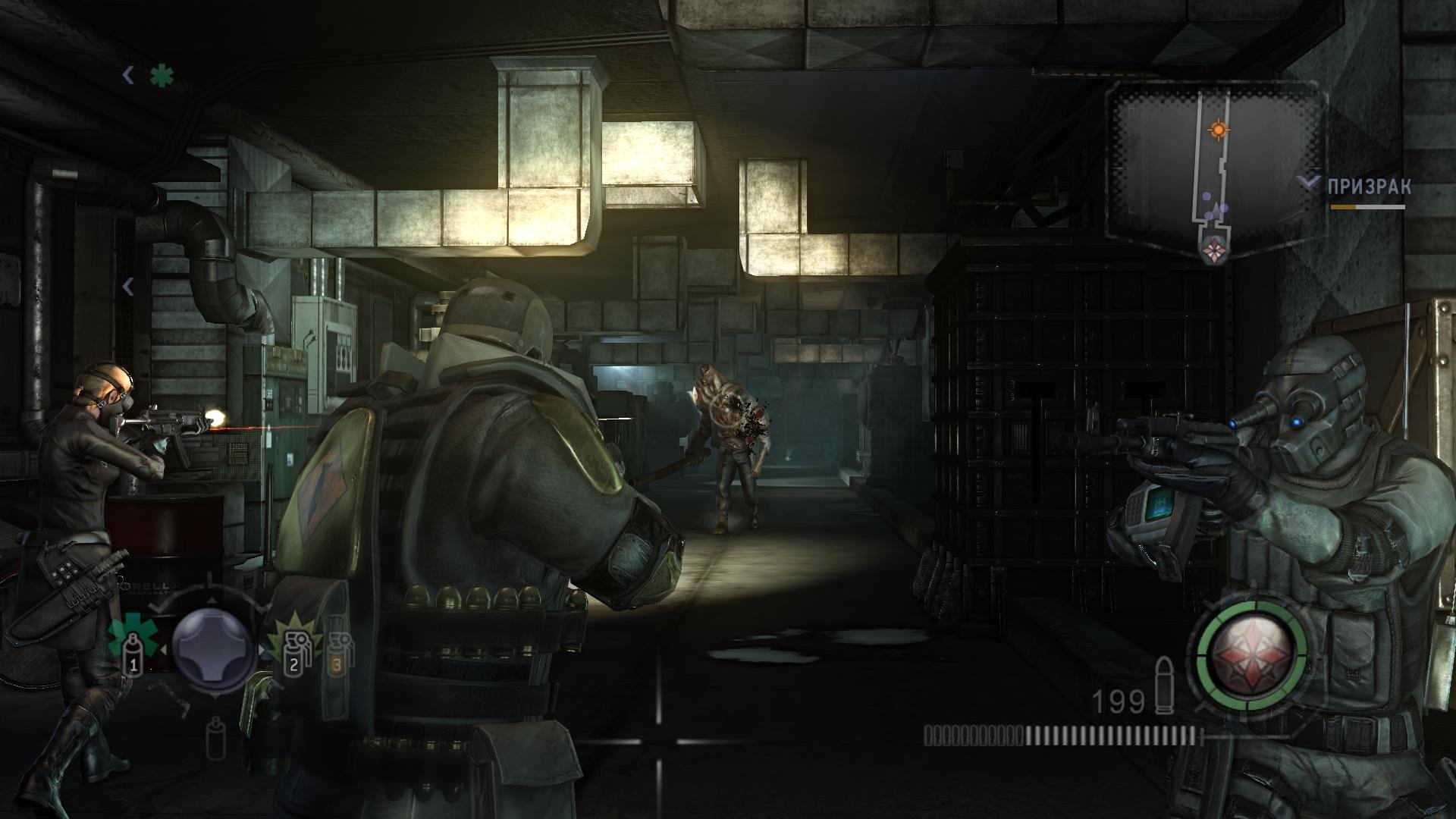Choose the grenade slot numbered 2
1456x819 pixels.
point(293,654)
